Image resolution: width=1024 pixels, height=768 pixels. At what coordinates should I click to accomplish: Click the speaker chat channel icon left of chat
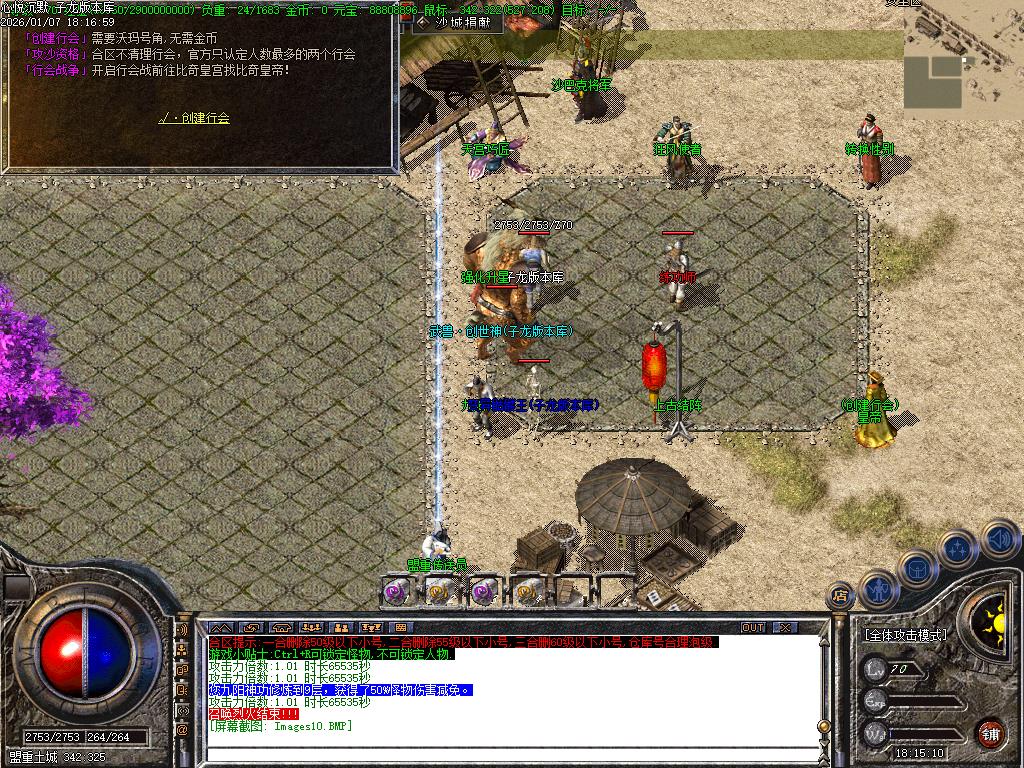(x=182, y=632)
